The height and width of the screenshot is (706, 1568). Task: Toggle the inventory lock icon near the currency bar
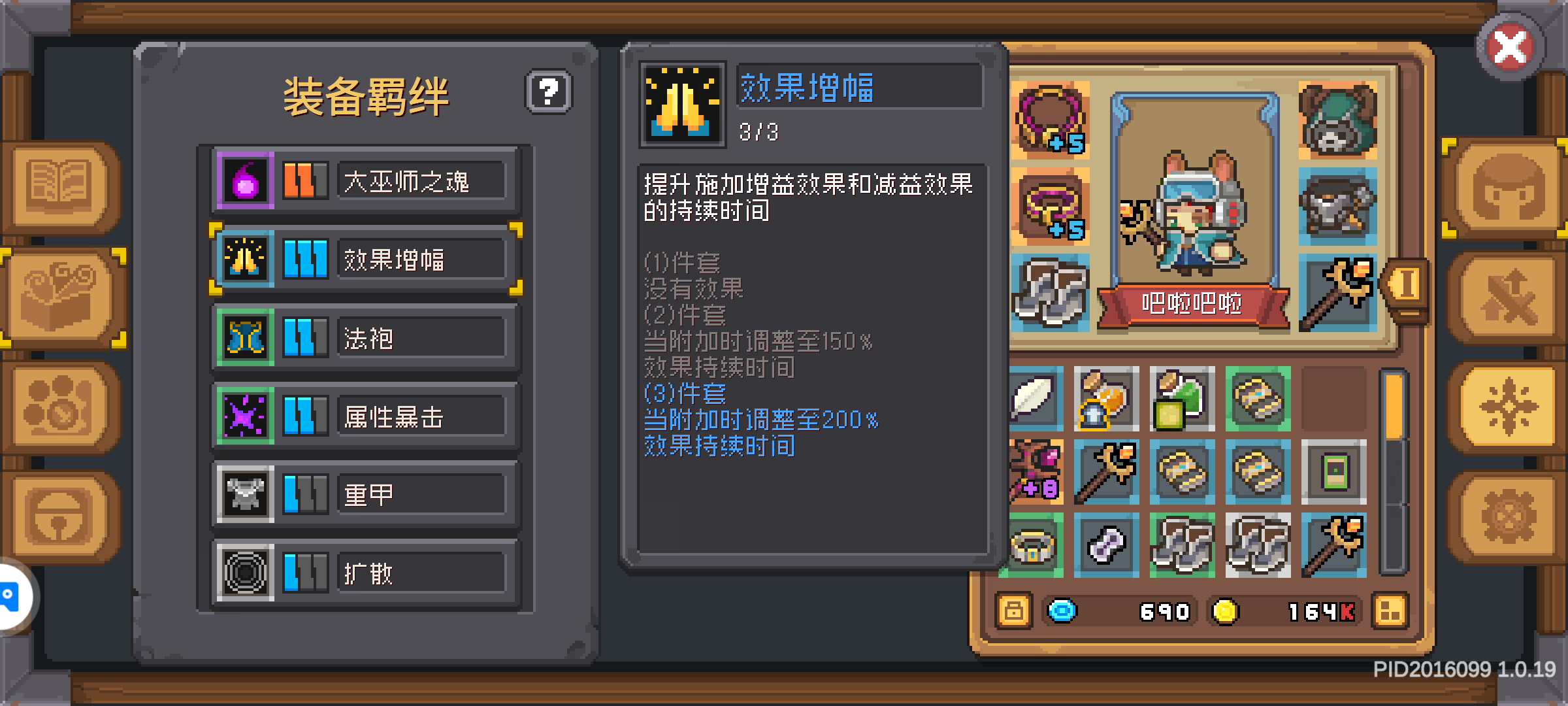1014,611
